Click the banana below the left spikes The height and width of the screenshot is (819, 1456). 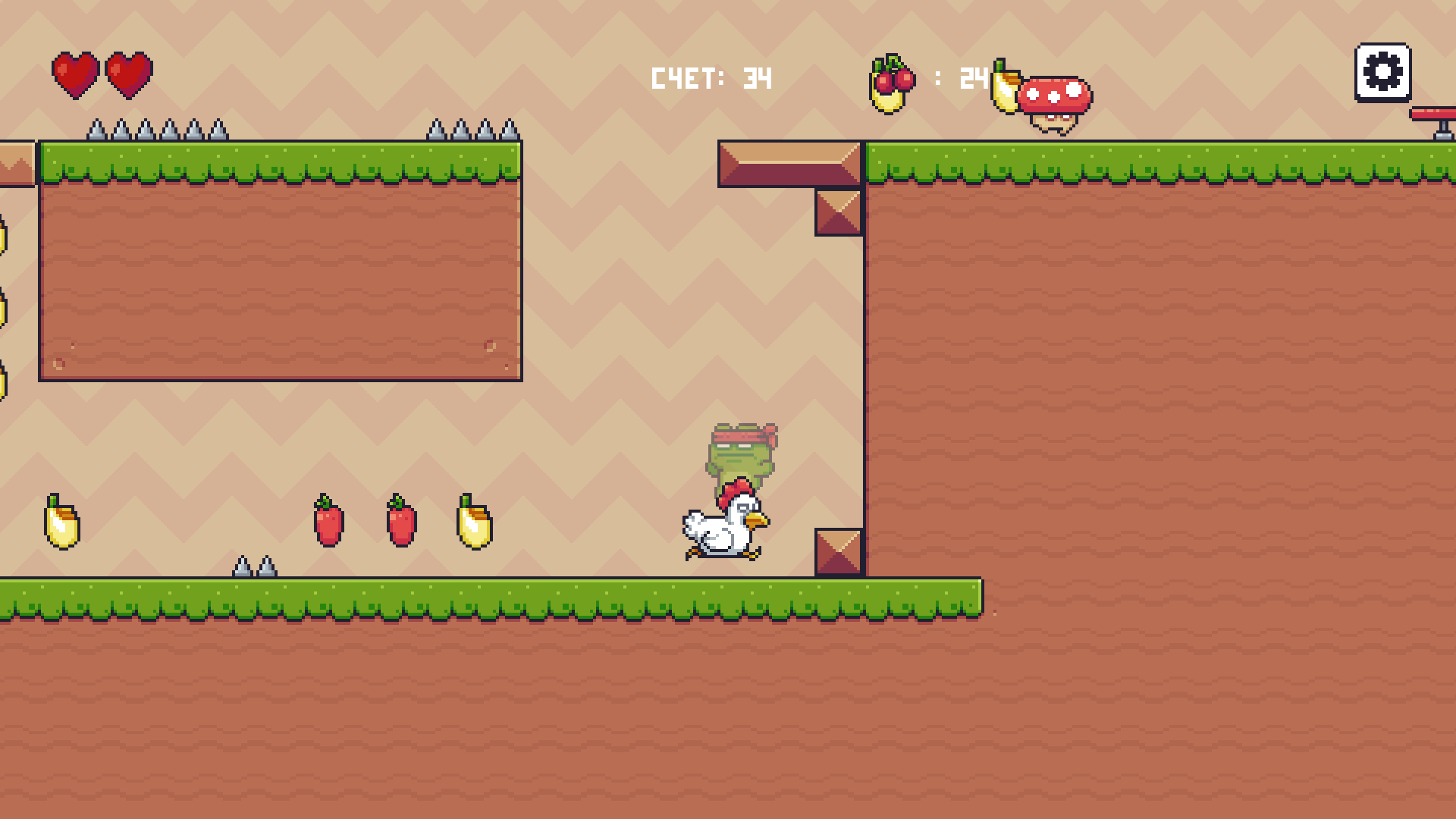tap(64, 526)
